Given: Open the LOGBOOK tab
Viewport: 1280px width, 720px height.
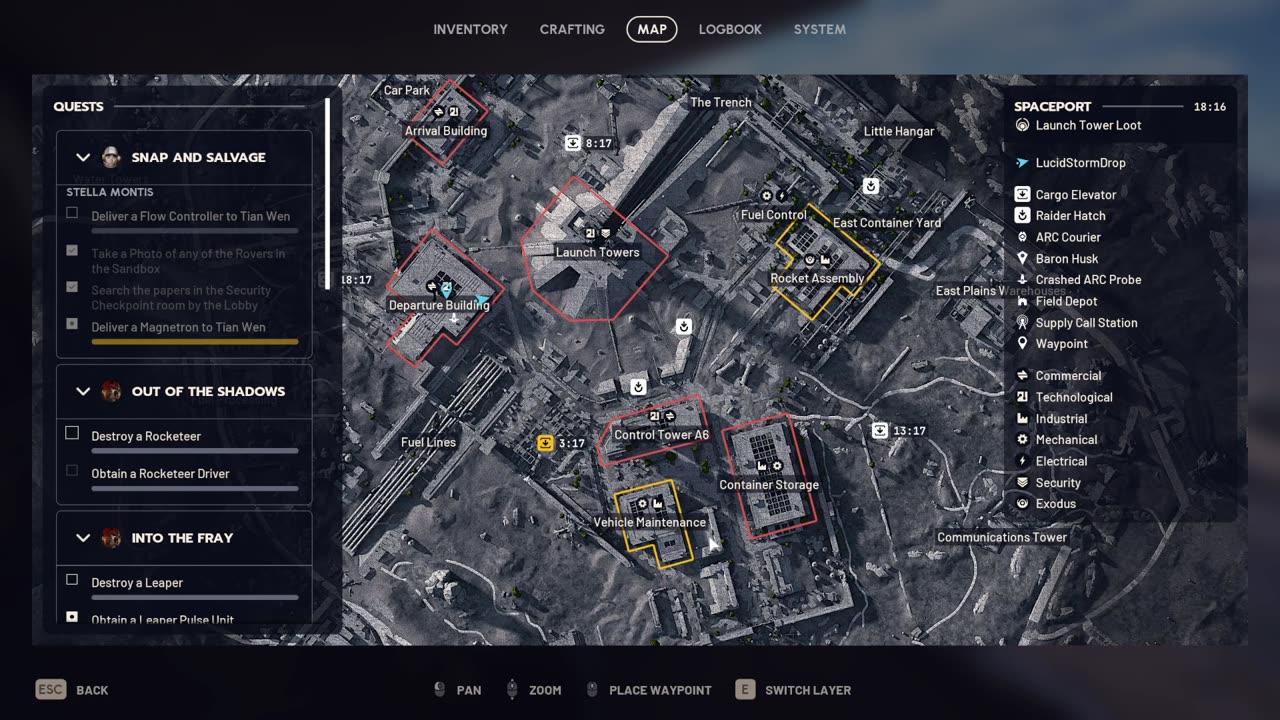Looking at the screenshot, I should pyautogui.click(x=730, y=29).
